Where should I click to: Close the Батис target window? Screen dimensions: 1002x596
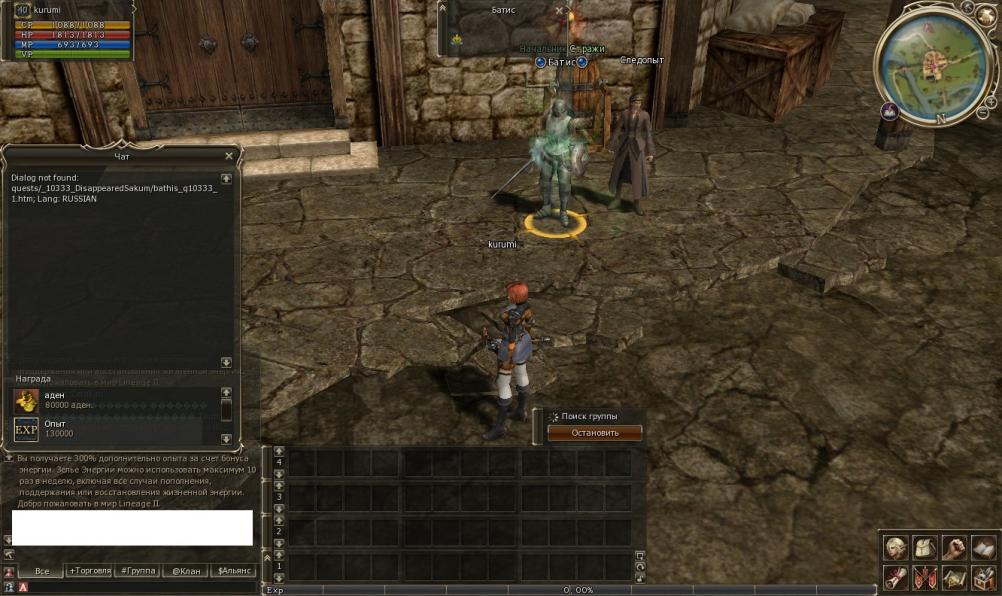pos(560,11)
